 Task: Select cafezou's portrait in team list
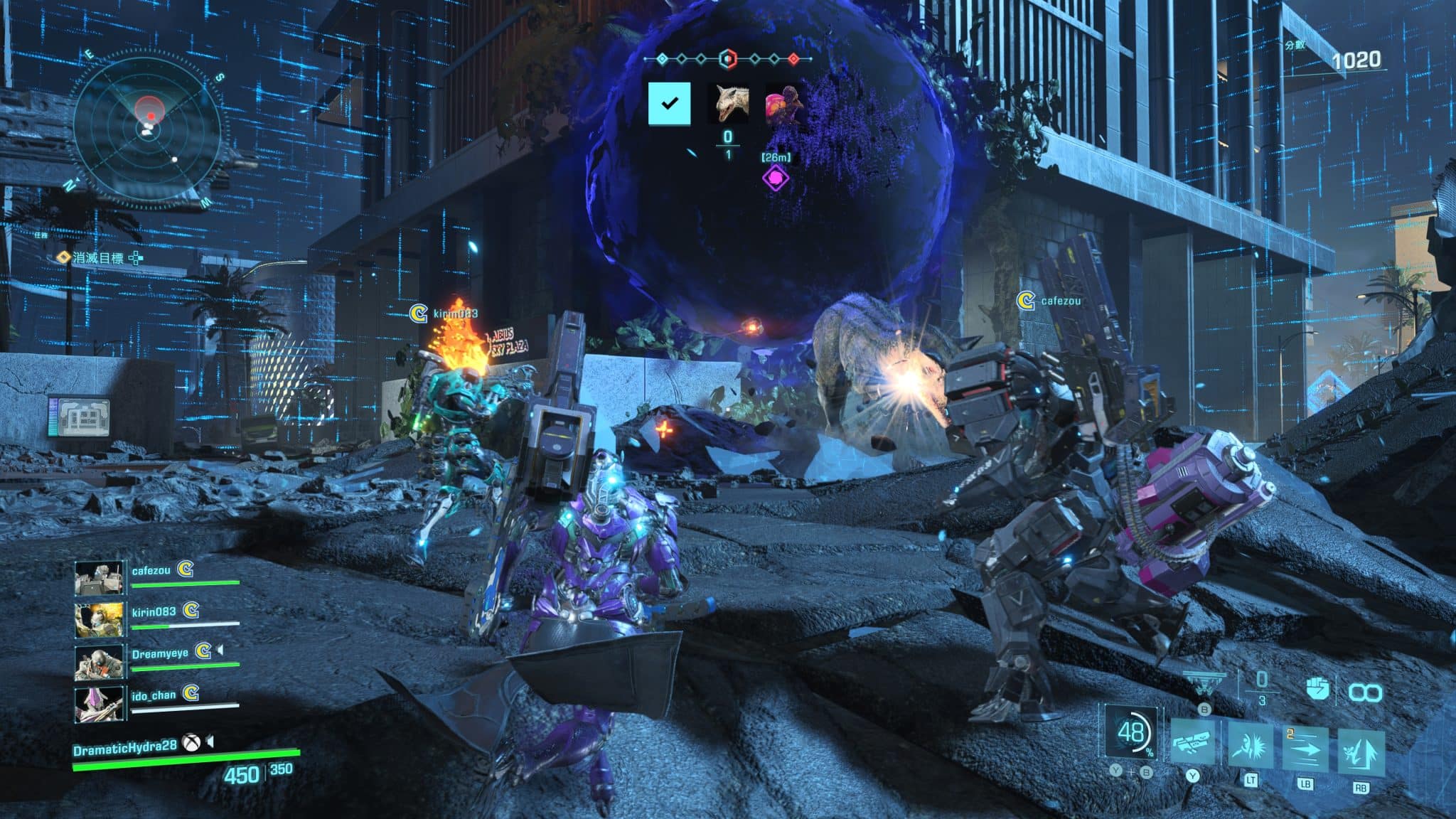(99, 578)
